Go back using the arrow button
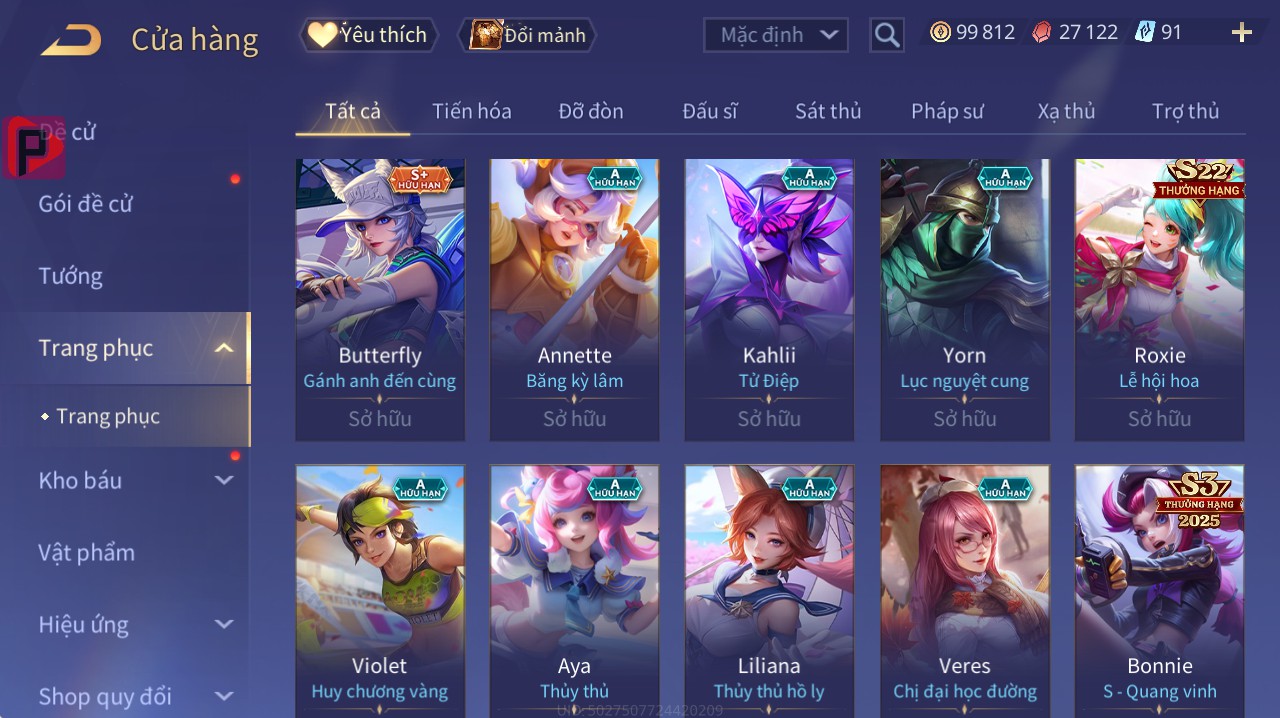Image resolution: width=1280 pixels, height=718 pixels. (x=71, y=40)
